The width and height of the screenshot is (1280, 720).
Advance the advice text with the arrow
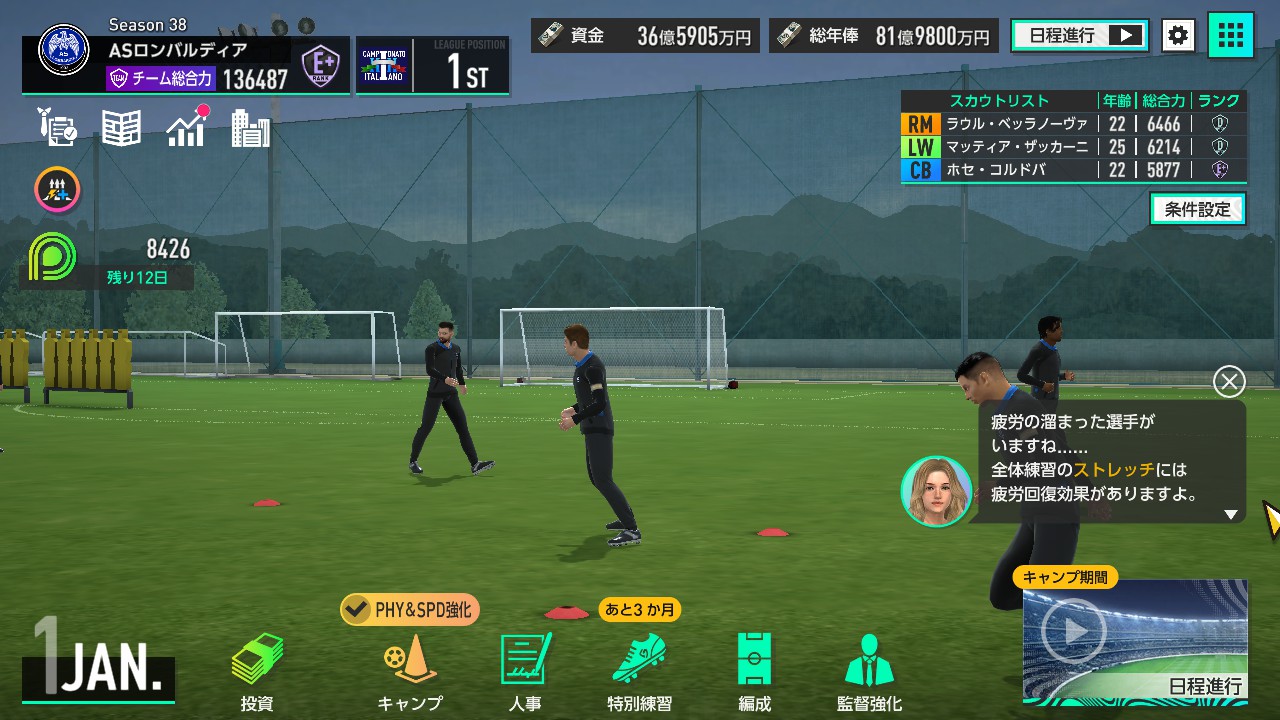(x=1231, y=514)
